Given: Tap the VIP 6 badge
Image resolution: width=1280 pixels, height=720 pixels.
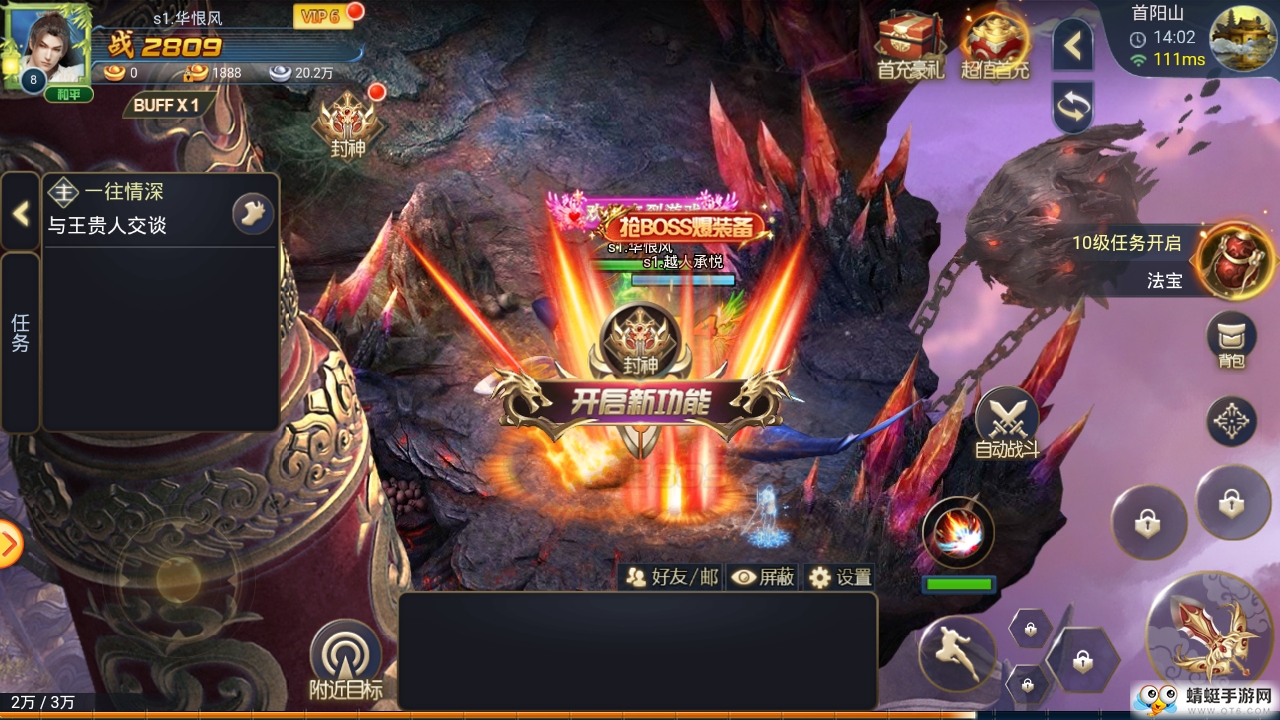Looking at the screenshot, I should point(322,16).
